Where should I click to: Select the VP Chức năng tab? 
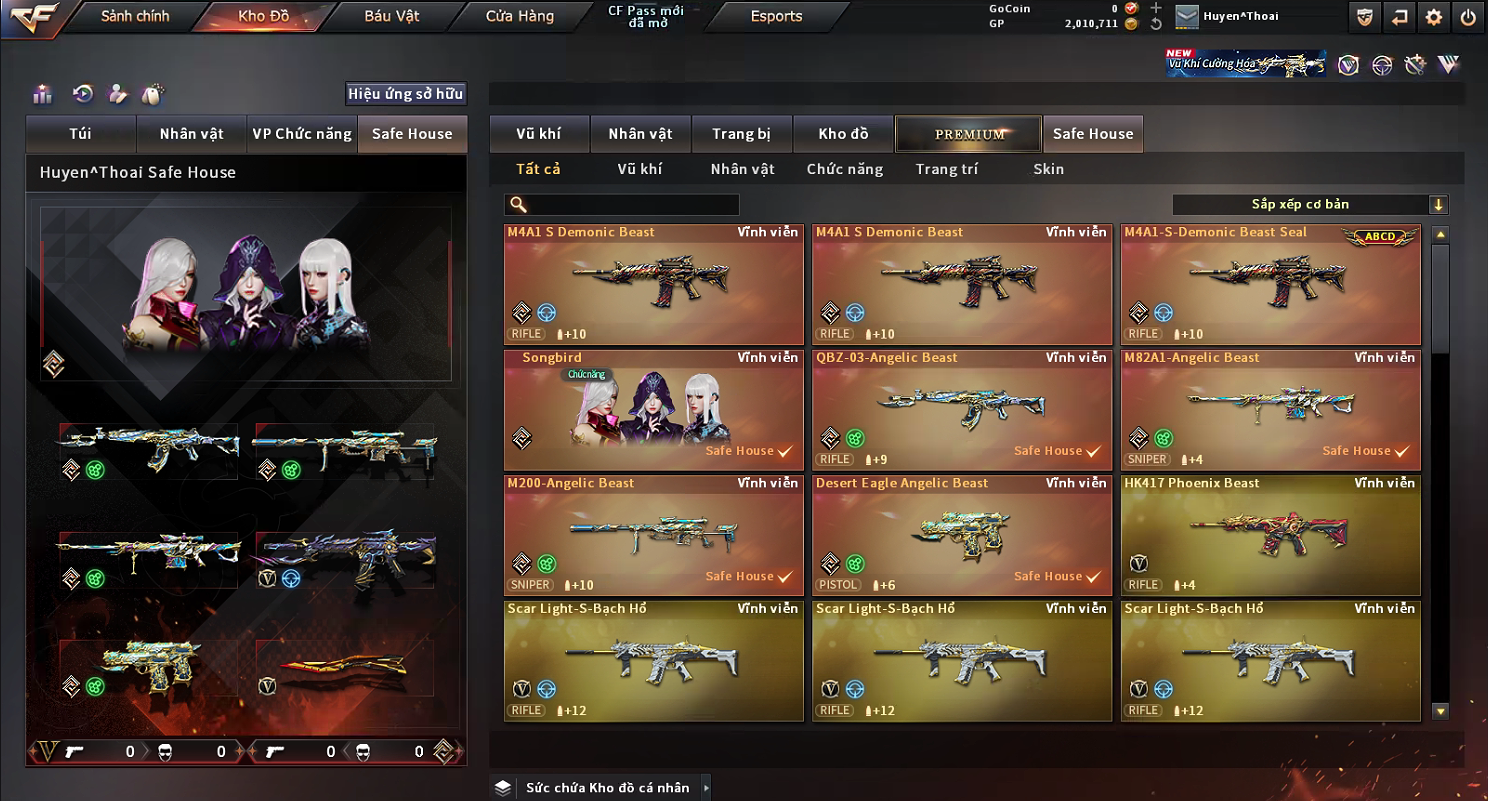tap(302, 134)
